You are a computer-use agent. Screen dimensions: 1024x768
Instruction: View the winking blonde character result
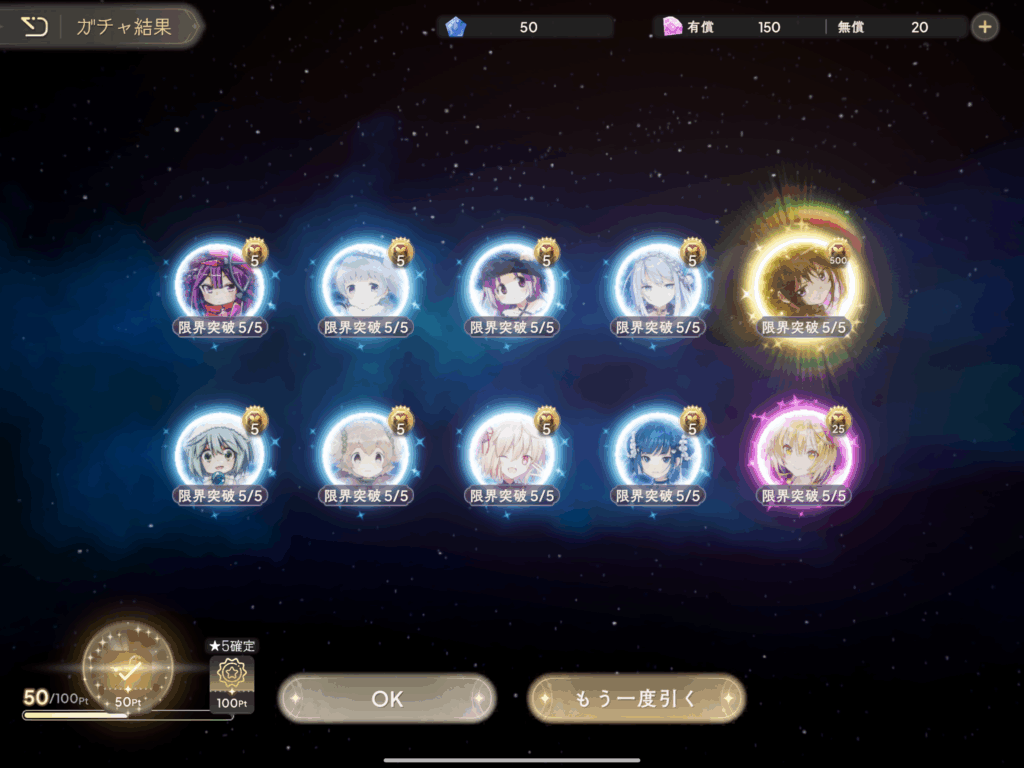pos(512,453)
